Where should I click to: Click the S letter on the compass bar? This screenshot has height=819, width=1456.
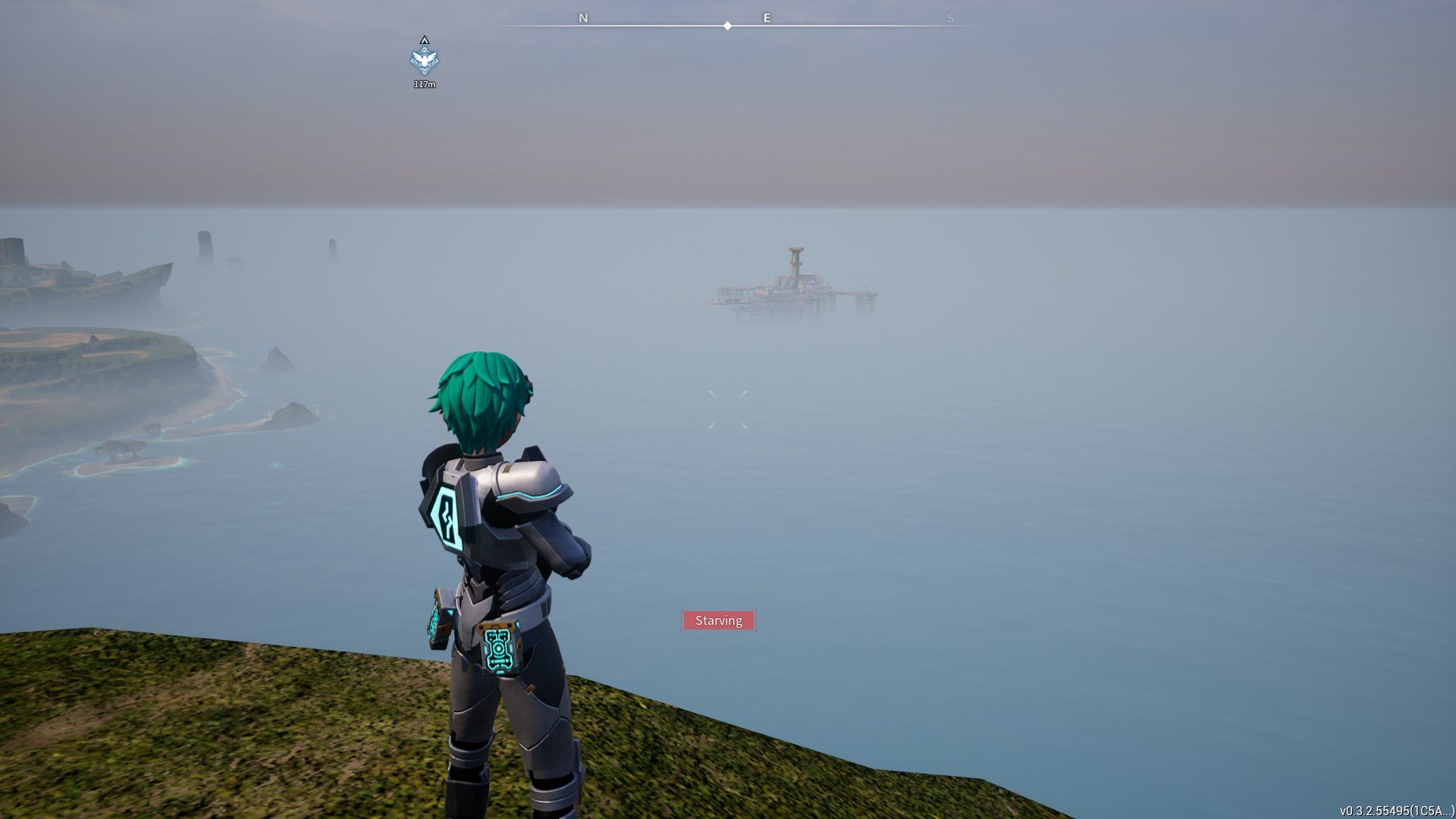(950, 17)
